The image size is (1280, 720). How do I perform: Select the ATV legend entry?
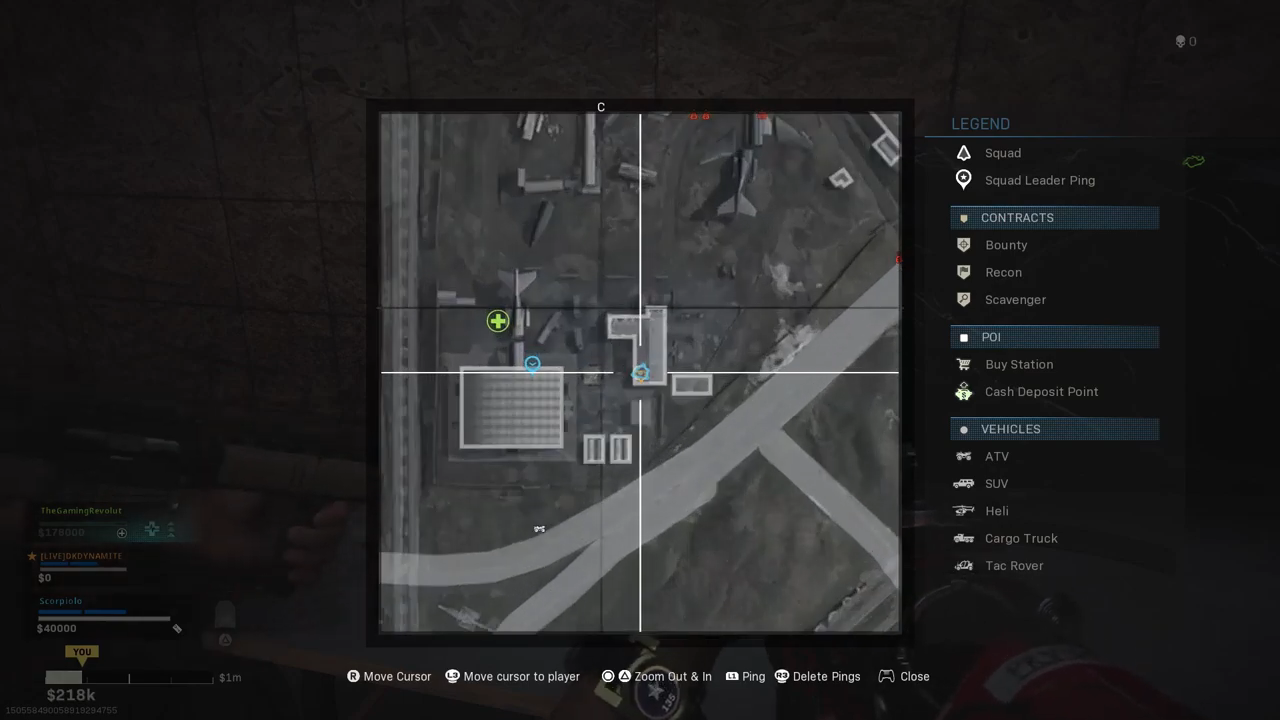[x=996, y=456]
